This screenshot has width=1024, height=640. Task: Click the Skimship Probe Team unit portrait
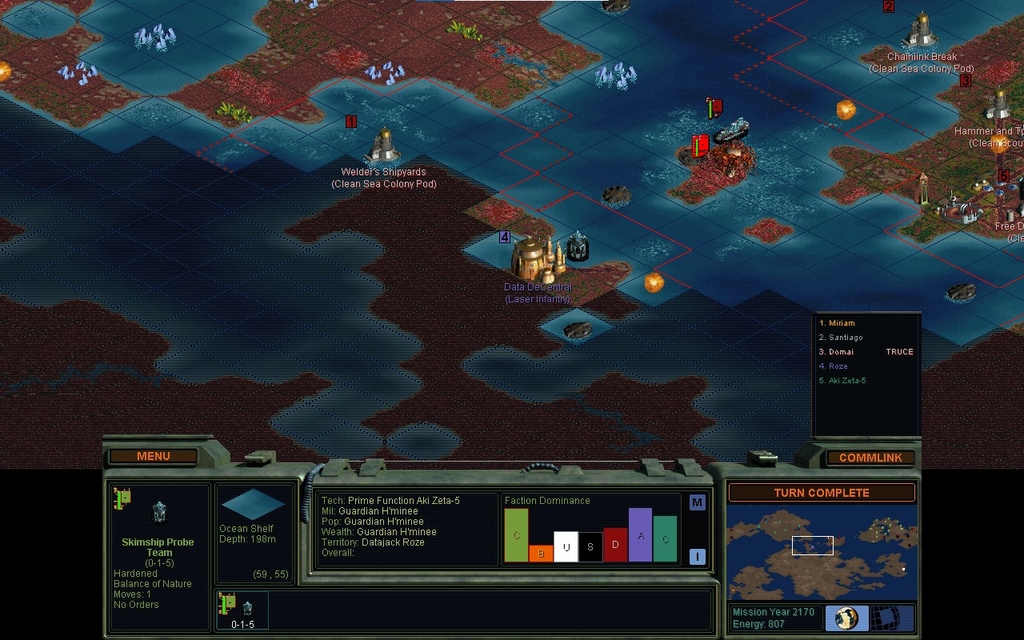tap(158, 513)
